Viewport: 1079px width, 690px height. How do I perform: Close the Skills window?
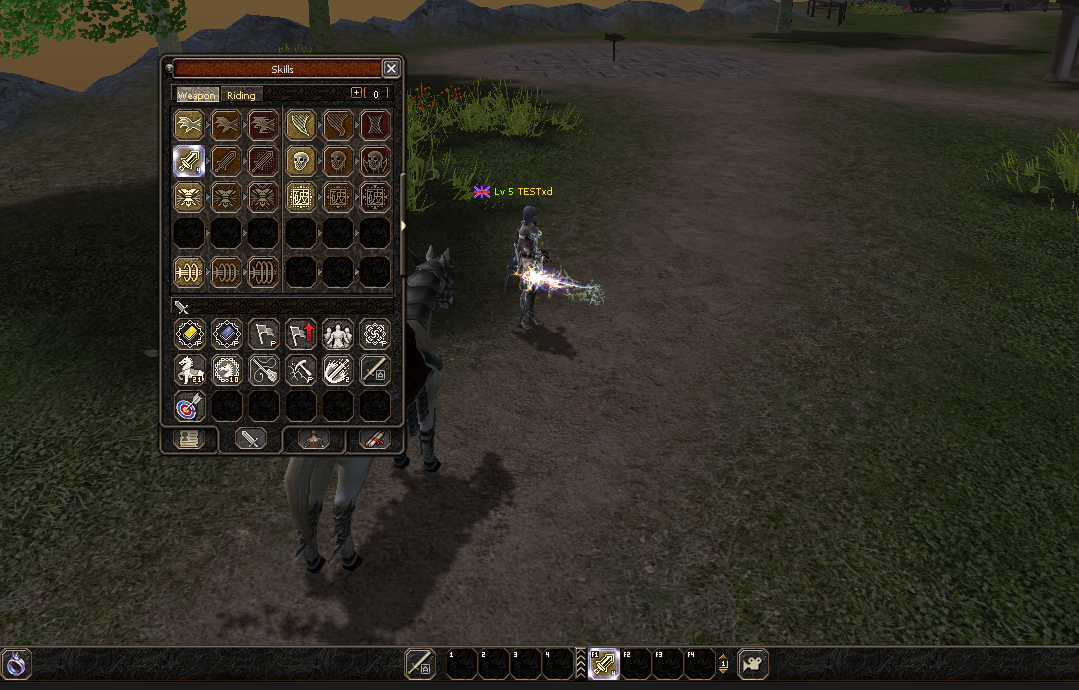click(391, 68)
